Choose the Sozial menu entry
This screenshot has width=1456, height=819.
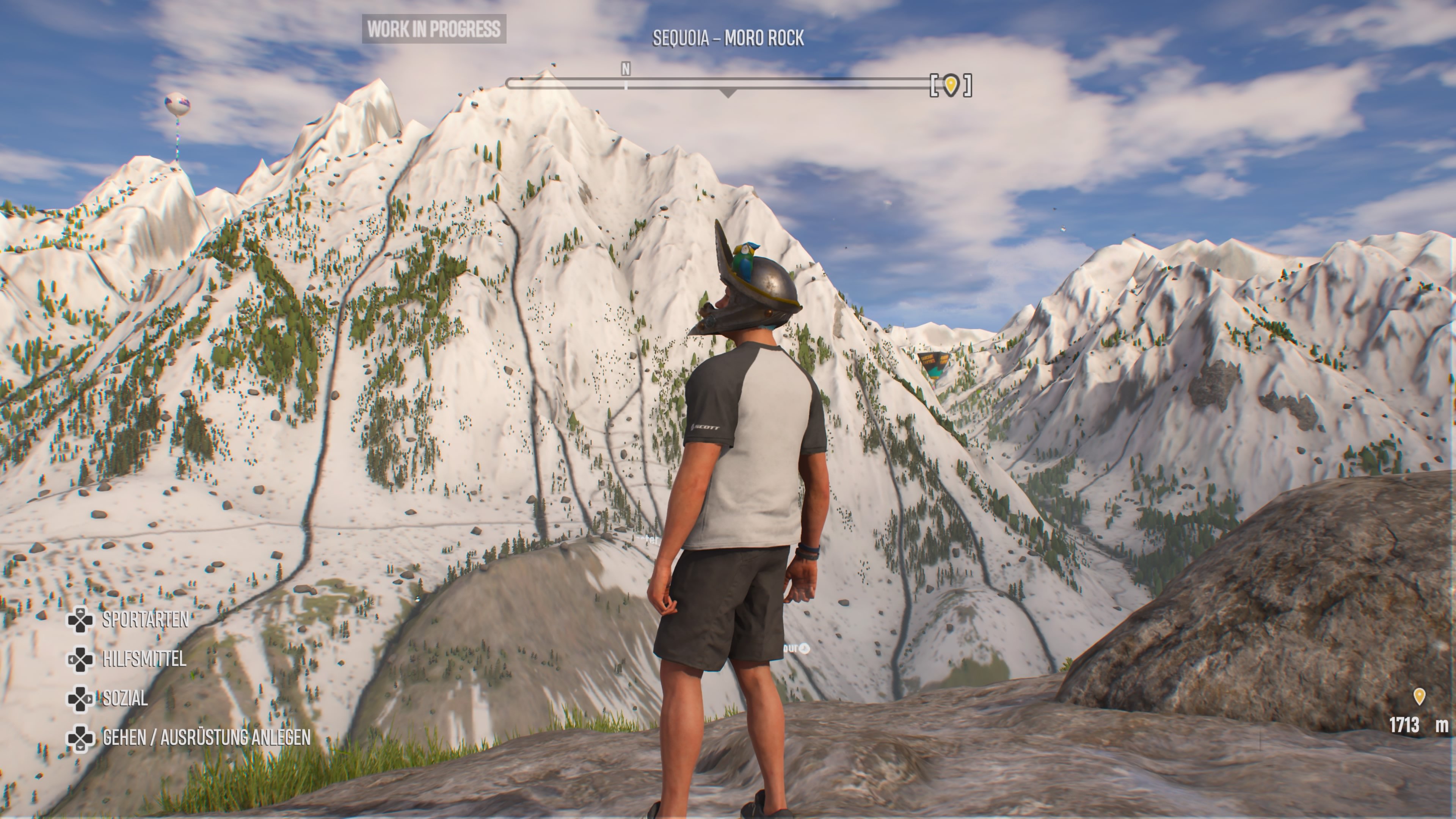(x=125, y=698)
